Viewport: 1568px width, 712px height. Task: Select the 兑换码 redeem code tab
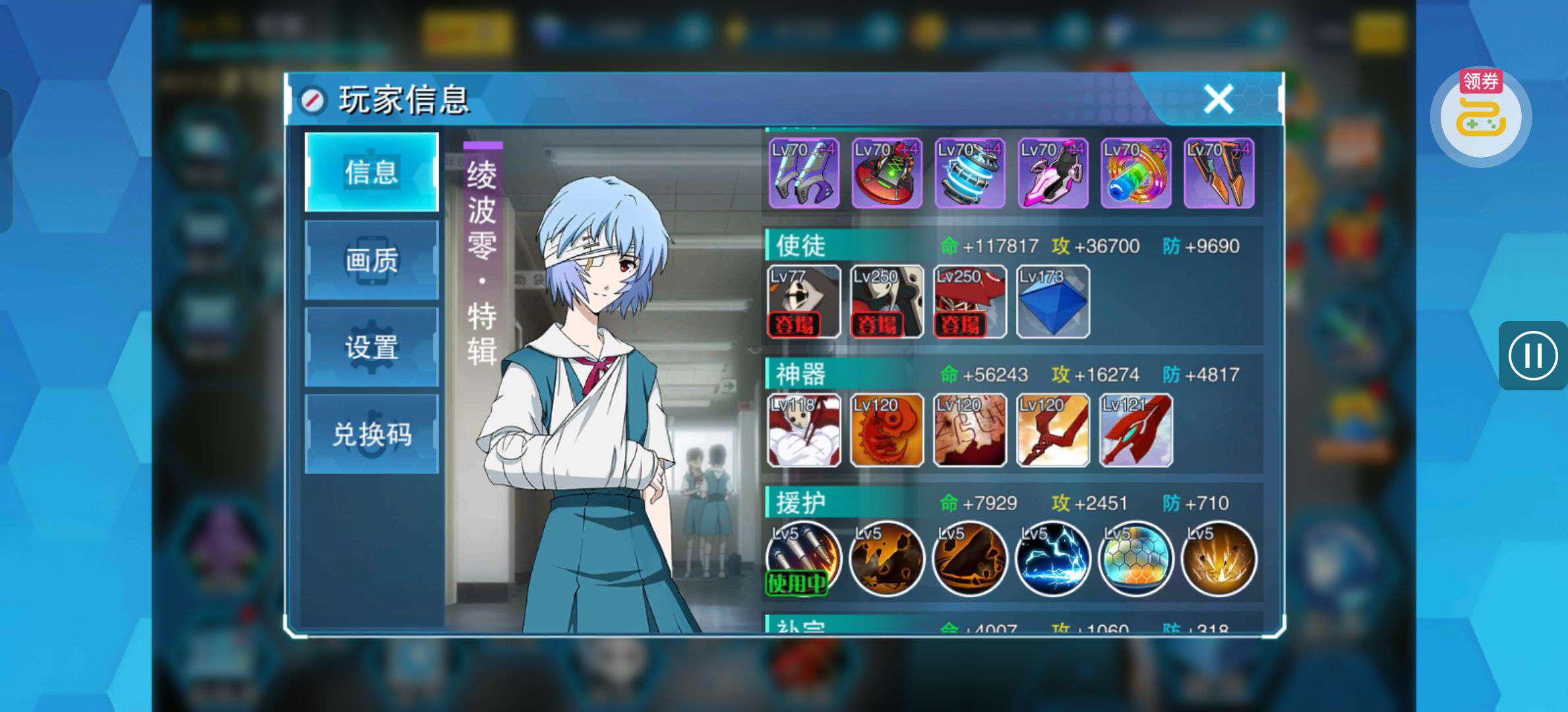372,434
